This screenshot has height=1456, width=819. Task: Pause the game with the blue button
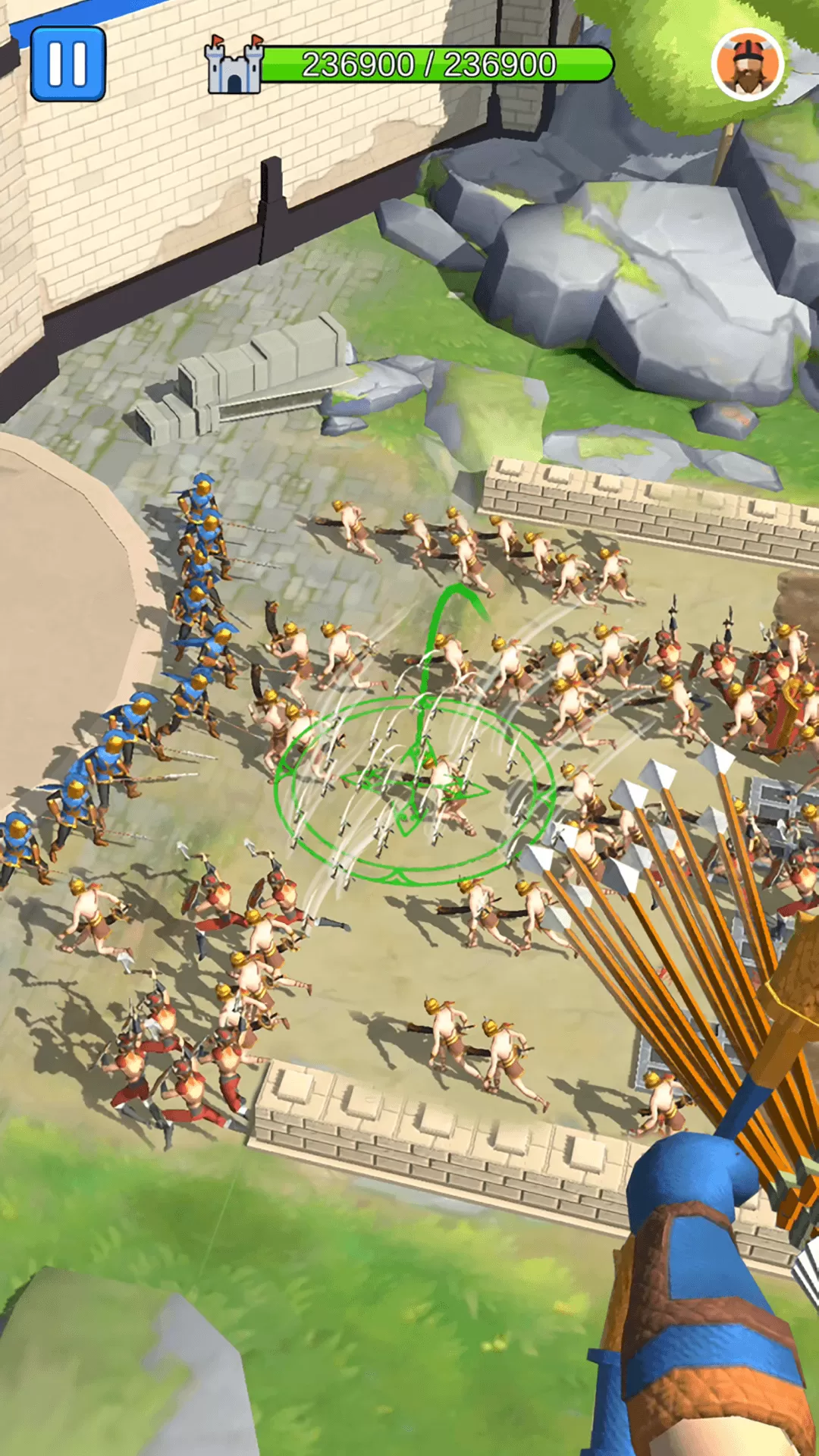pyautogui.click(x=68, y=64)
